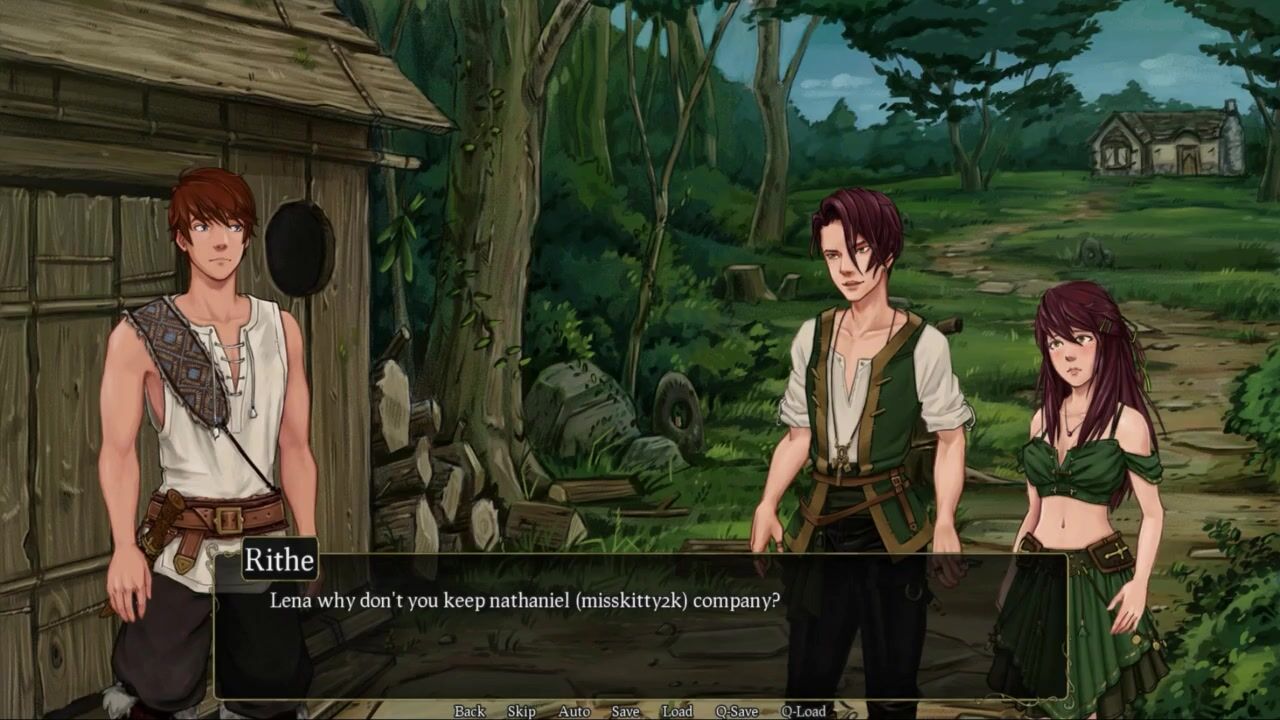This screenshot has width=1280, height=720.
Task: Quick-load with the Q-Load button
Action: (803, 711)
